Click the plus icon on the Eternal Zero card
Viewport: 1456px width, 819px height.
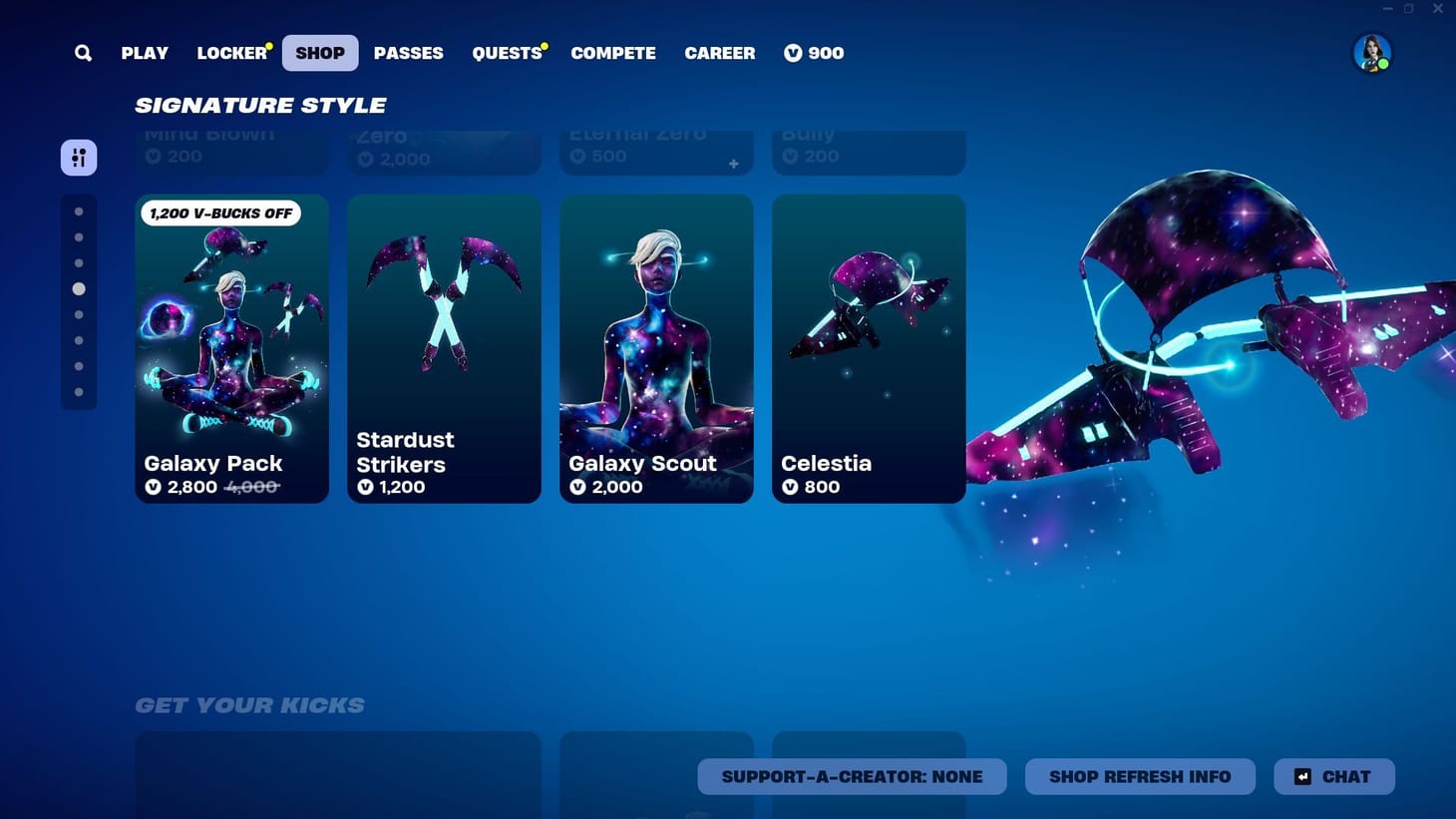click(733, 164)
